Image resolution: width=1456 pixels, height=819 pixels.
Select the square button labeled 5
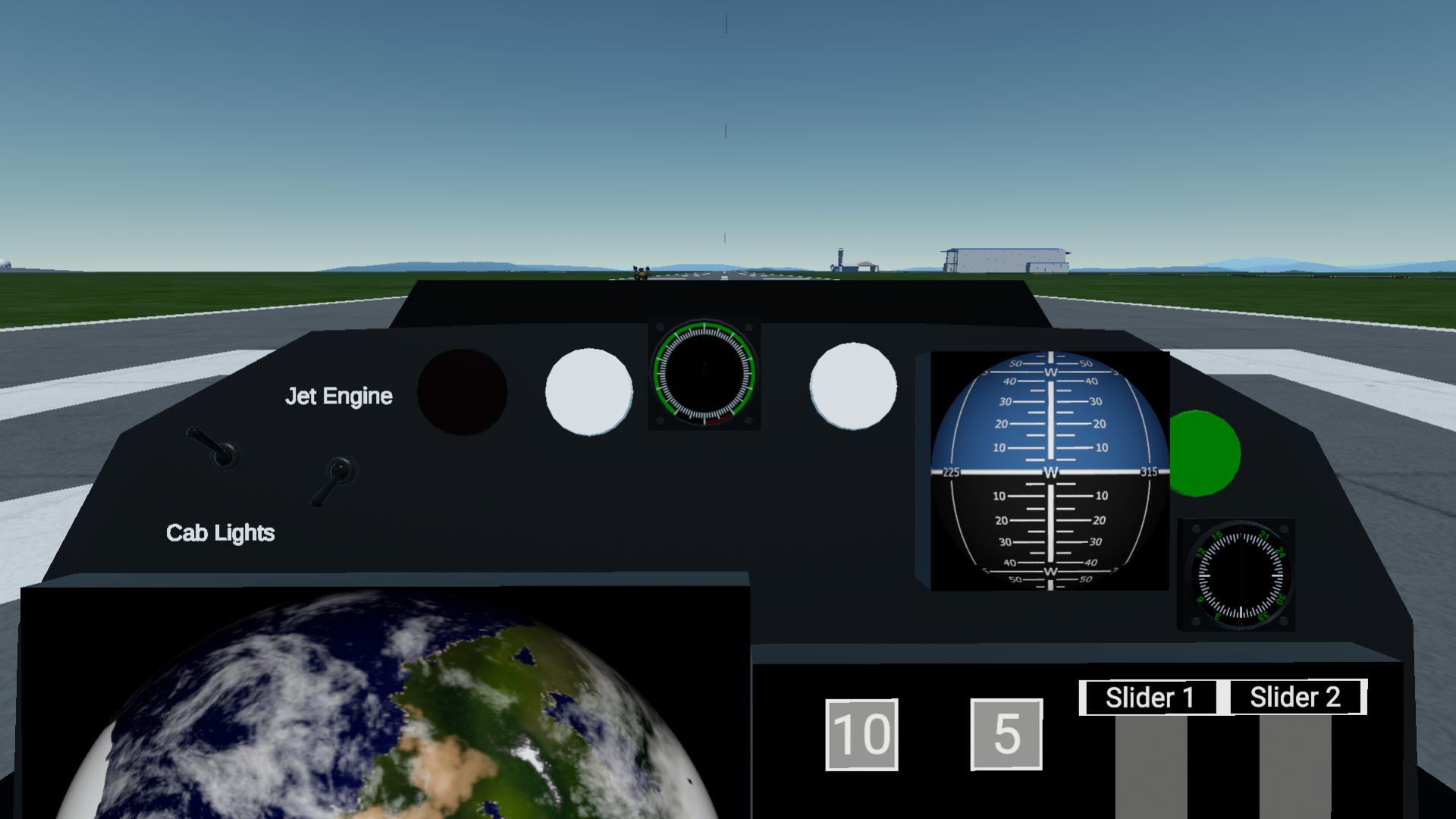(x=1006, y=734)
